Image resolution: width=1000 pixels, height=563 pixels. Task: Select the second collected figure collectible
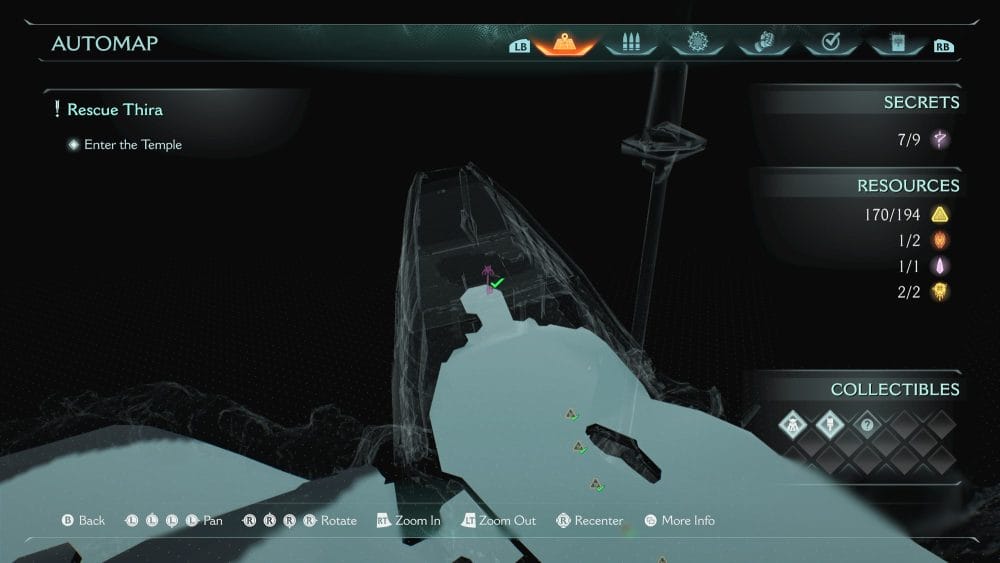829,425
